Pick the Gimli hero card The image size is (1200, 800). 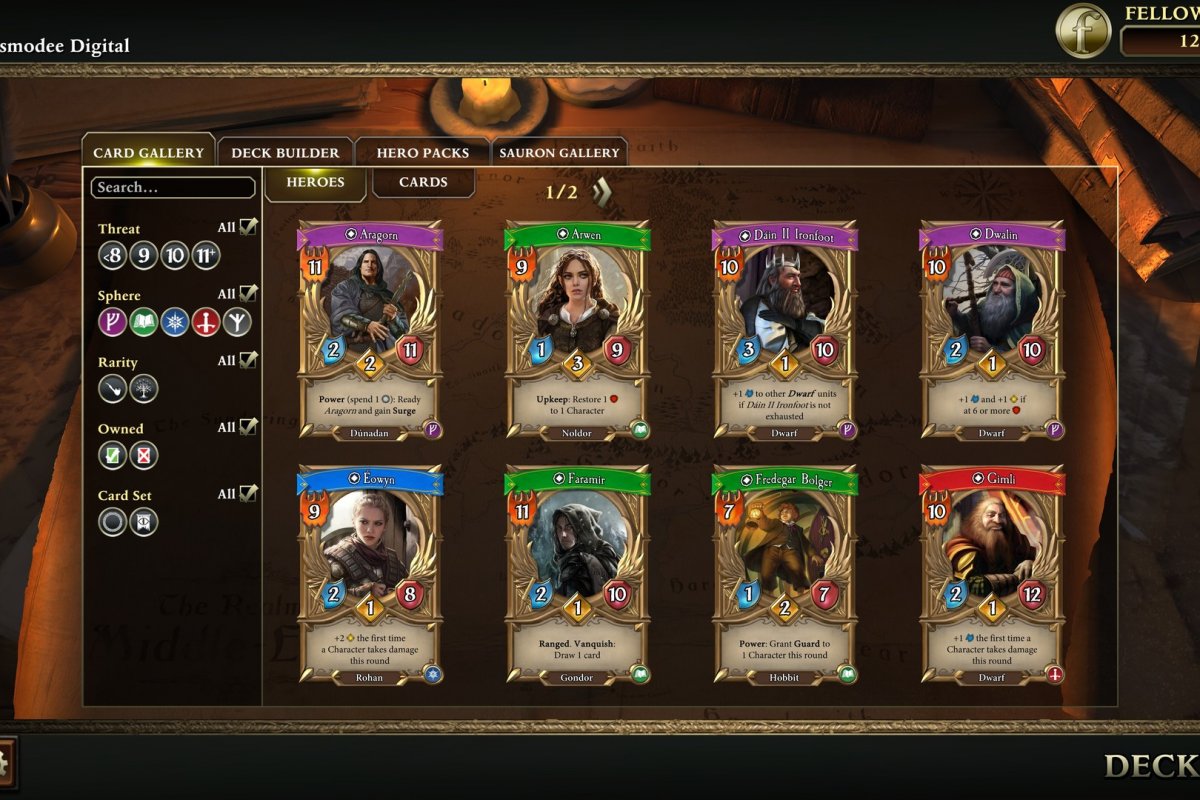pos(992,575)
